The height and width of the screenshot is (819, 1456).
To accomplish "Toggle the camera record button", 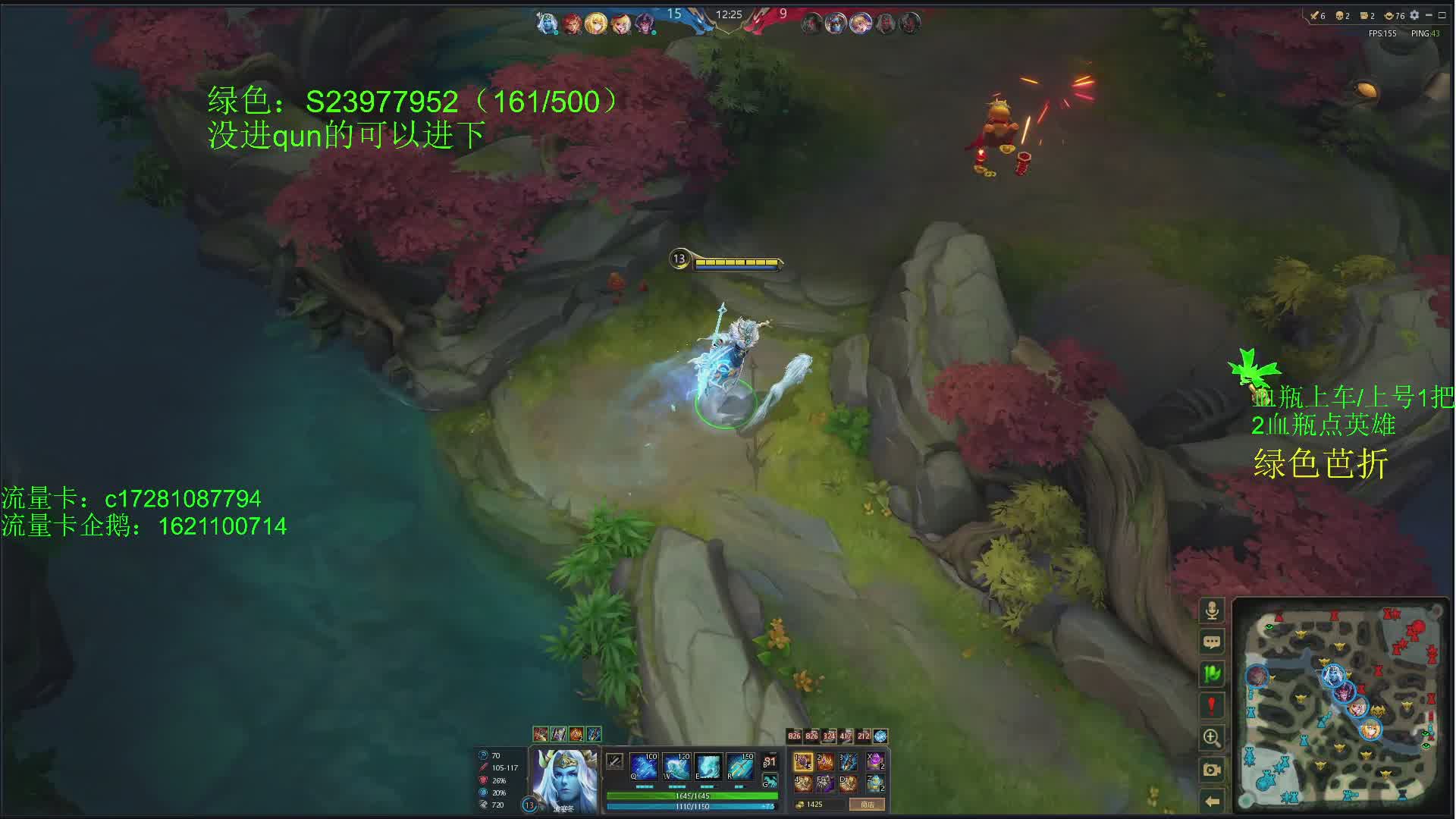I will click(x=1212, y=770).
